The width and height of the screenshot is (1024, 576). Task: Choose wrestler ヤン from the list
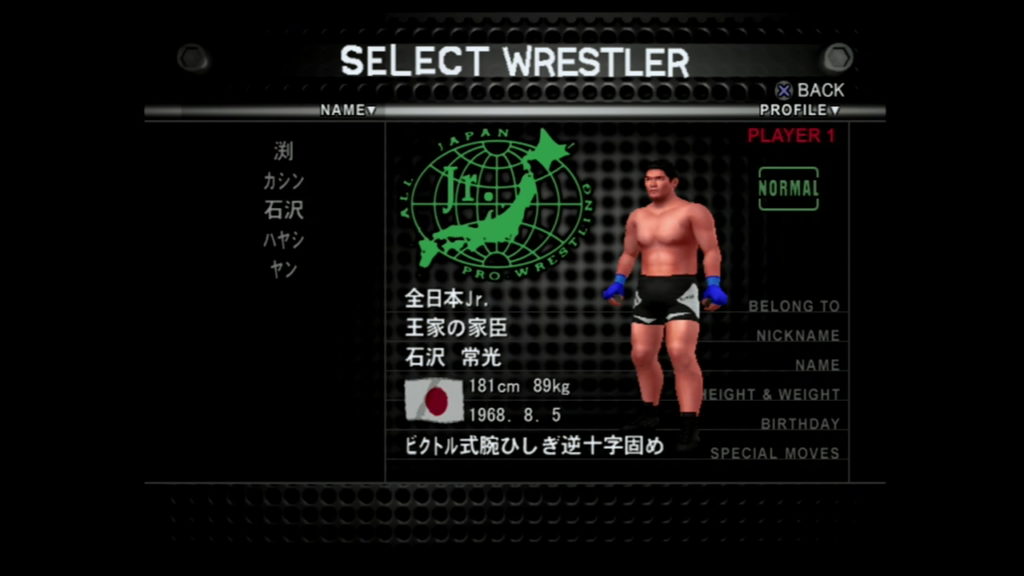(x=284, y=269)
